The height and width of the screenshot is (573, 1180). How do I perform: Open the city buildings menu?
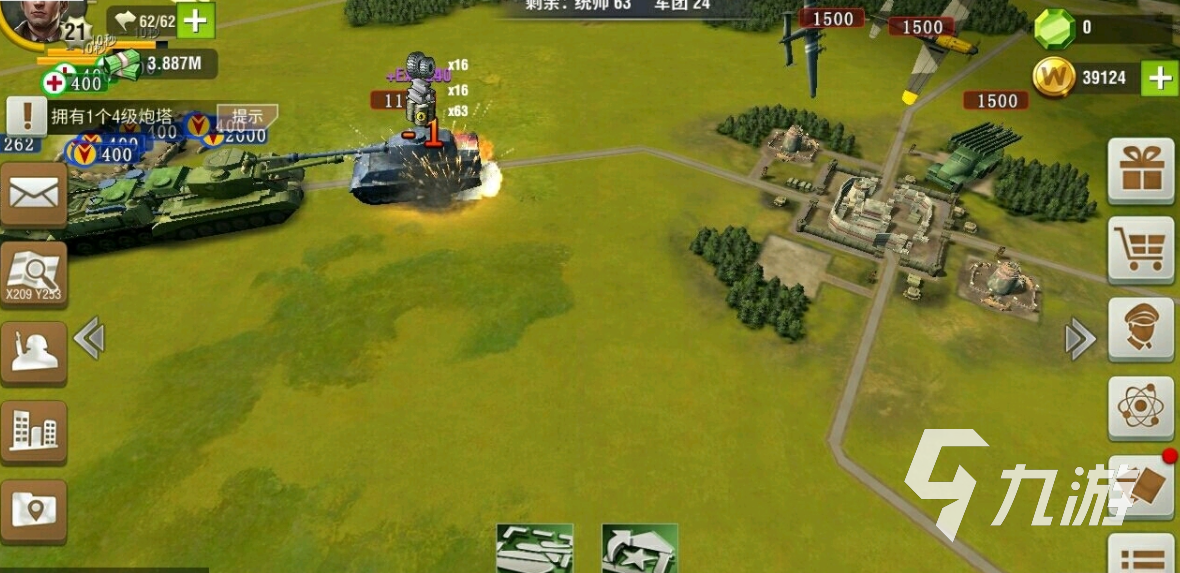click(x=33, y=432)
